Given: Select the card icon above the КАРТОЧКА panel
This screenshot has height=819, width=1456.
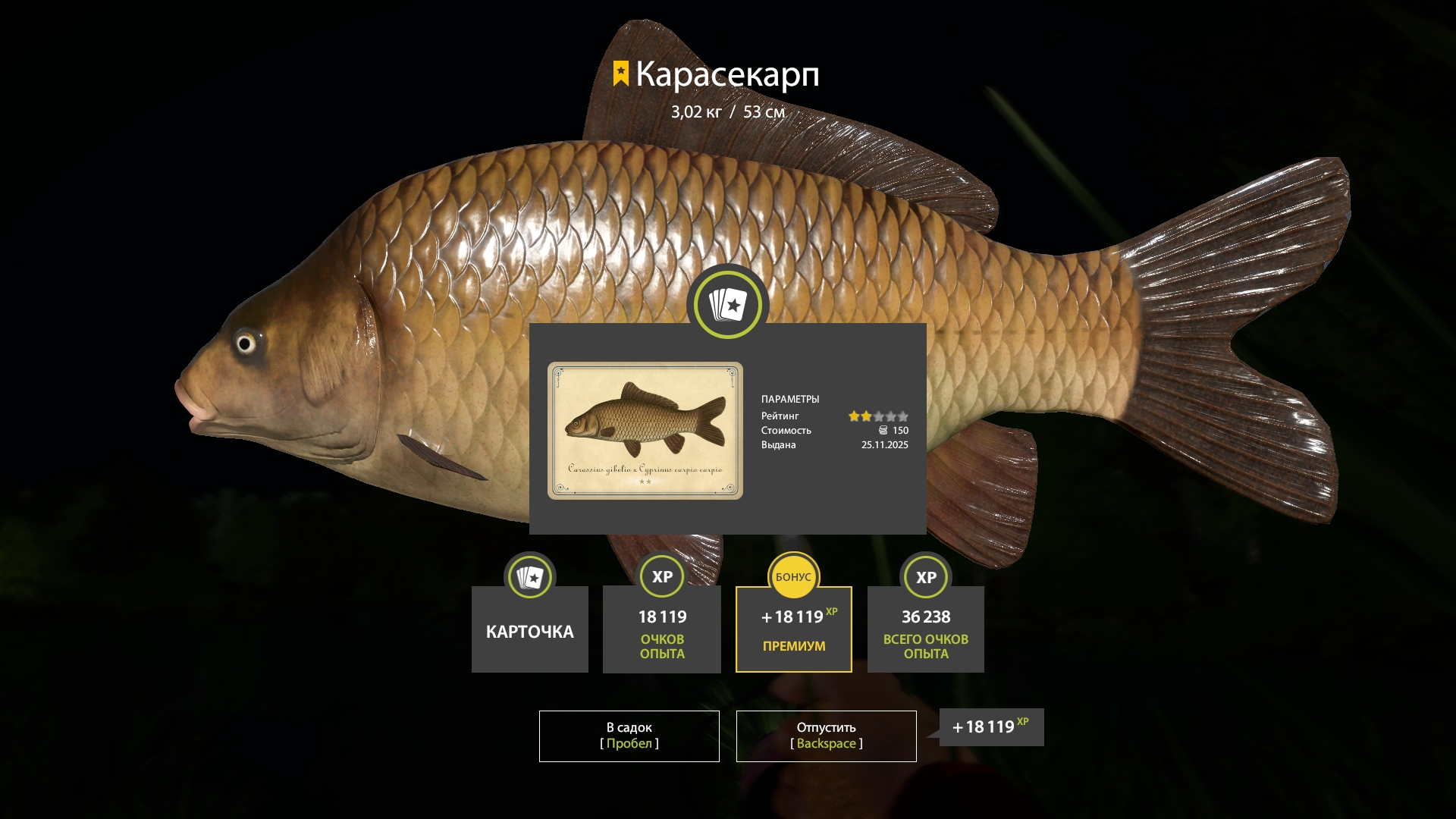Looking at the screenshot, I should point(529,577).
